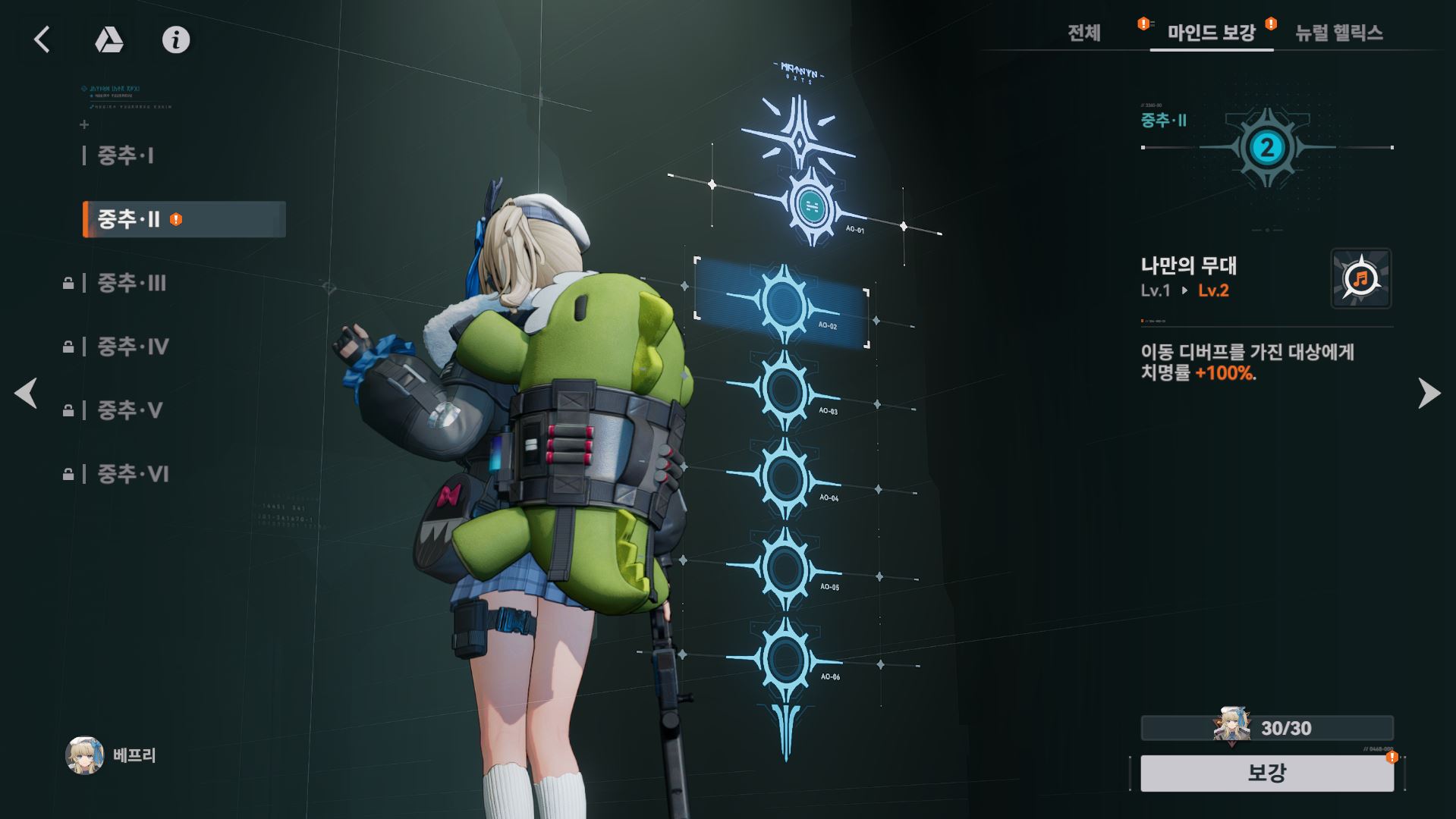Switch to the 전체 tab
This screenshot has height=819, width=1456.
pyautogui.click(x=1083, y=33)
